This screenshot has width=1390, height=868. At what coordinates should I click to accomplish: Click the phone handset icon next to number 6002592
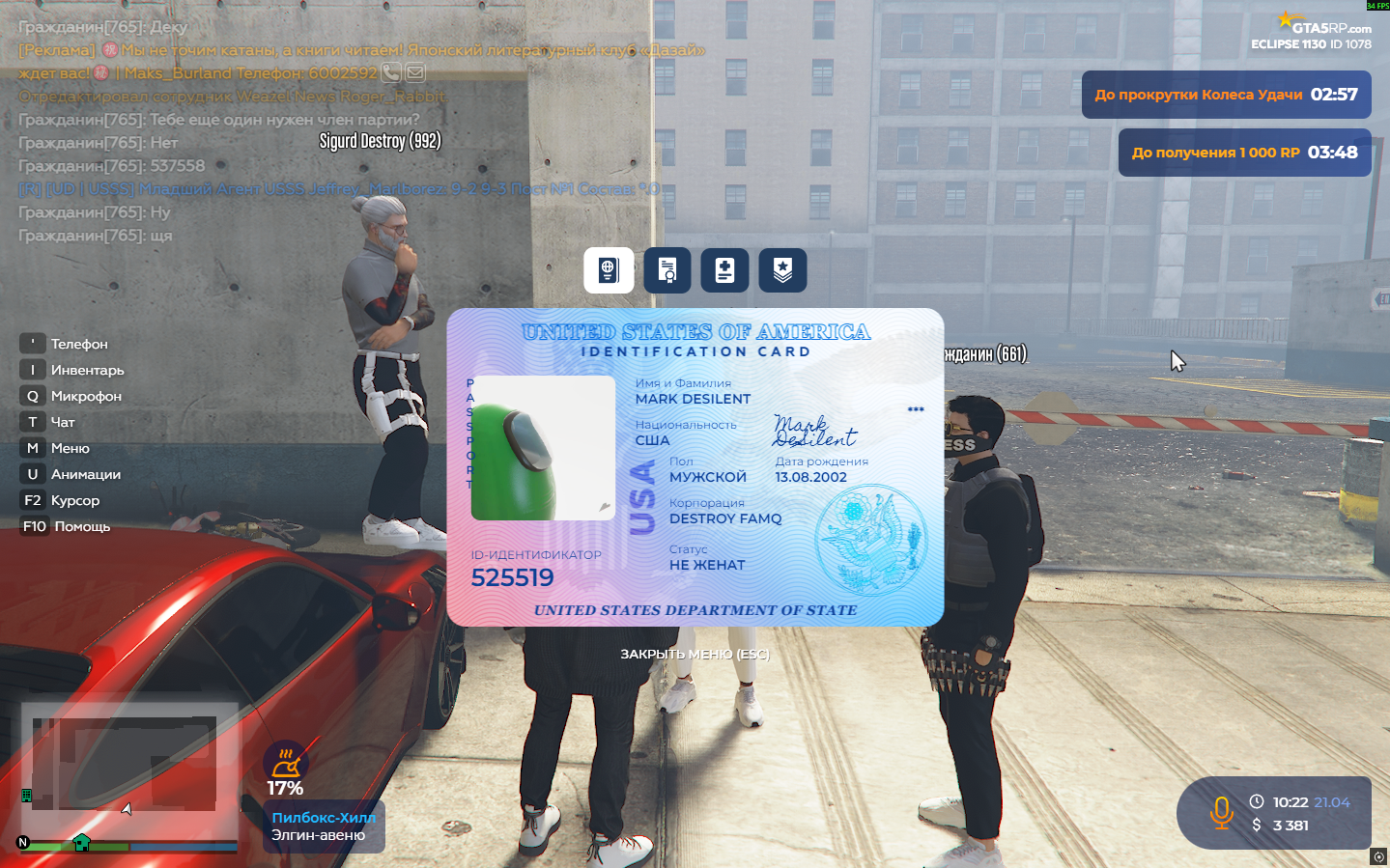point(390,72)
